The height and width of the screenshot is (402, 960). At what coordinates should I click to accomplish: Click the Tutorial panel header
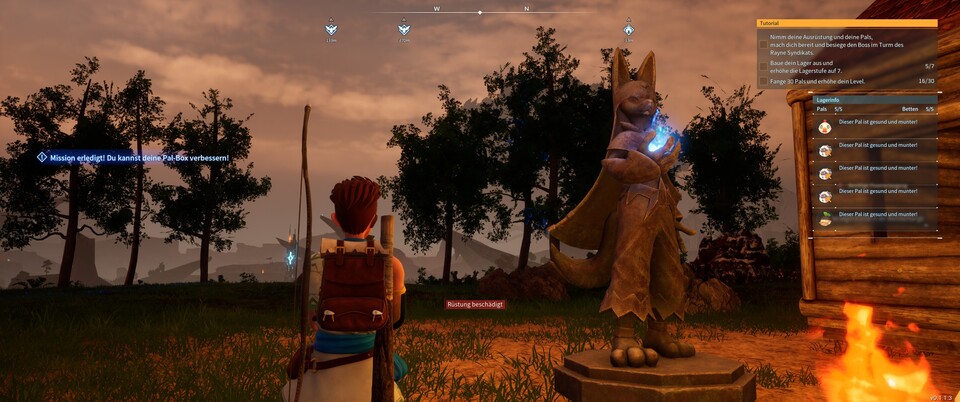(x=846, y=23)
